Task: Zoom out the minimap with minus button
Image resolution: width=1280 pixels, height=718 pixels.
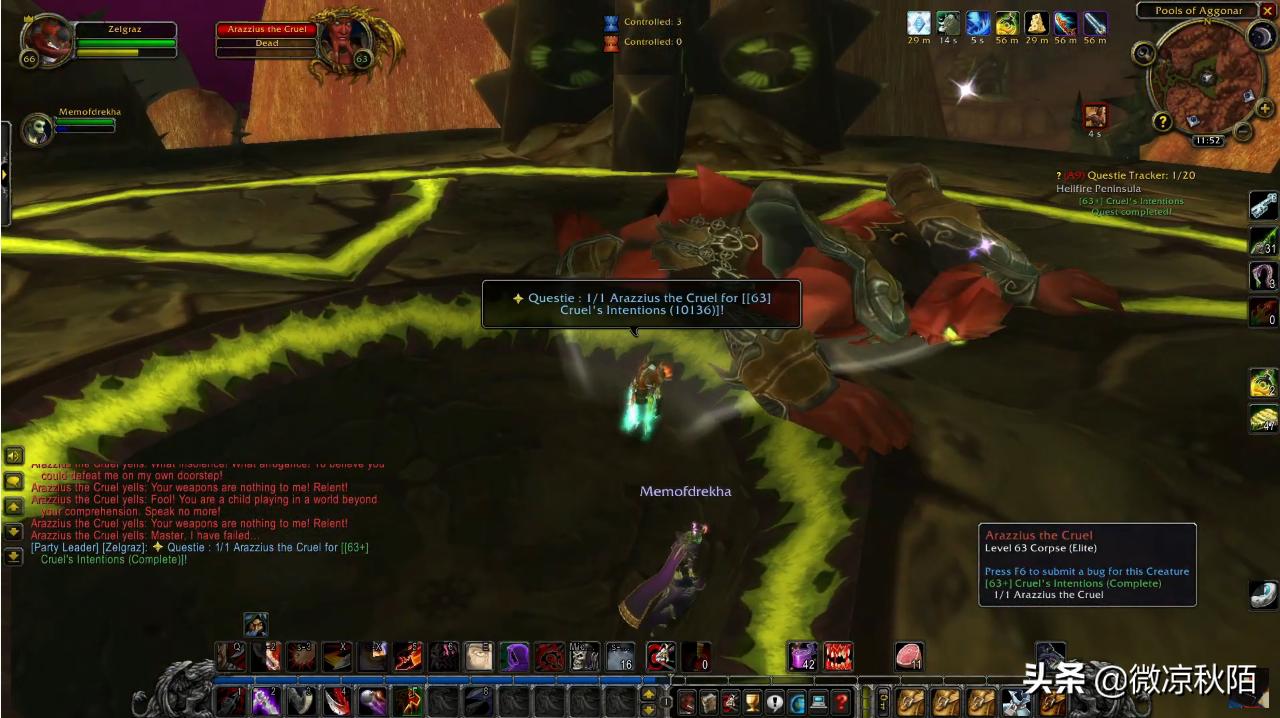Action: click(x=1242, y=131)
